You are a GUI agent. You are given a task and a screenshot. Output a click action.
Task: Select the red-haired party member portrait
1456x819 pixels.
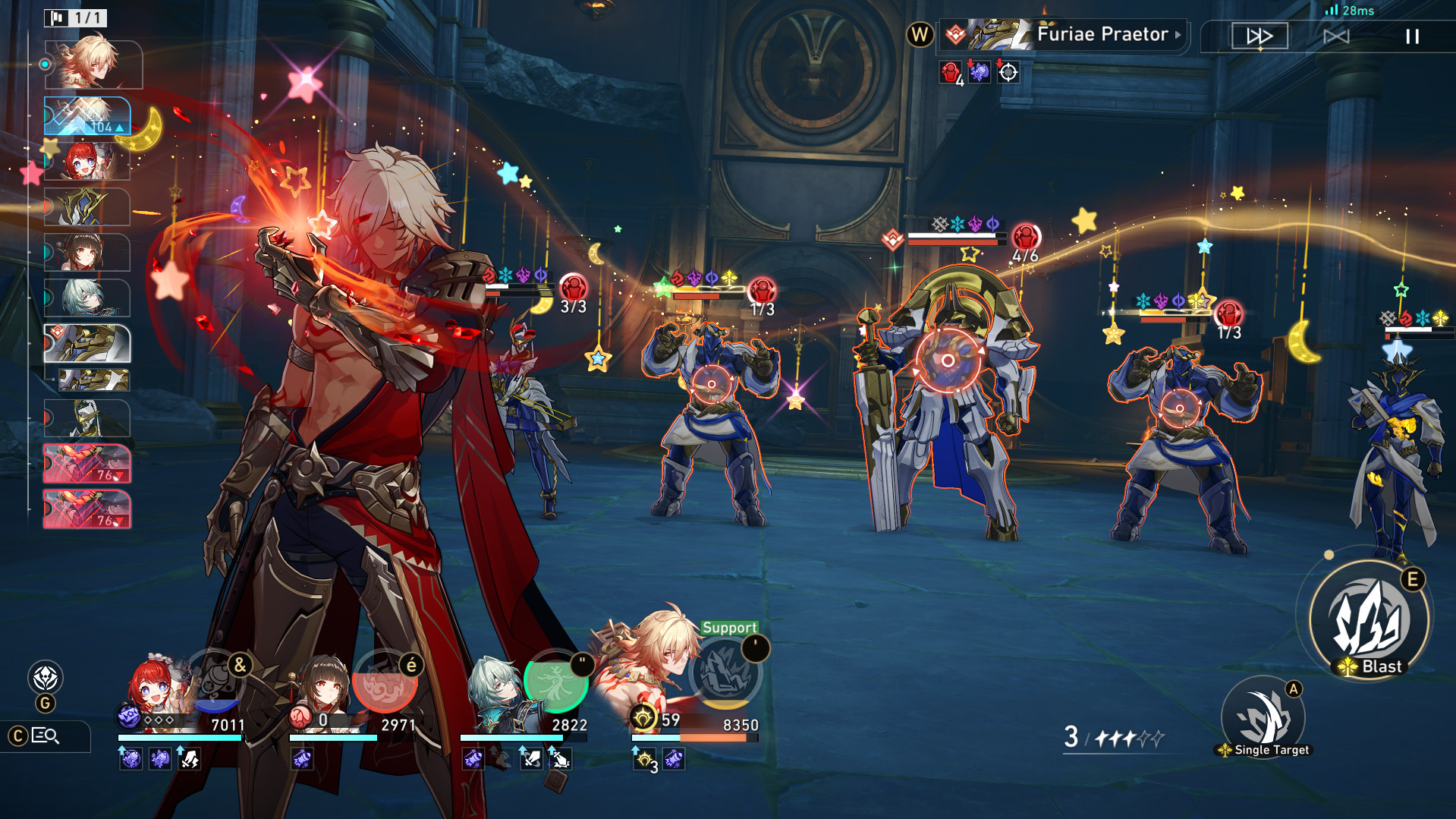coord(156,687)
